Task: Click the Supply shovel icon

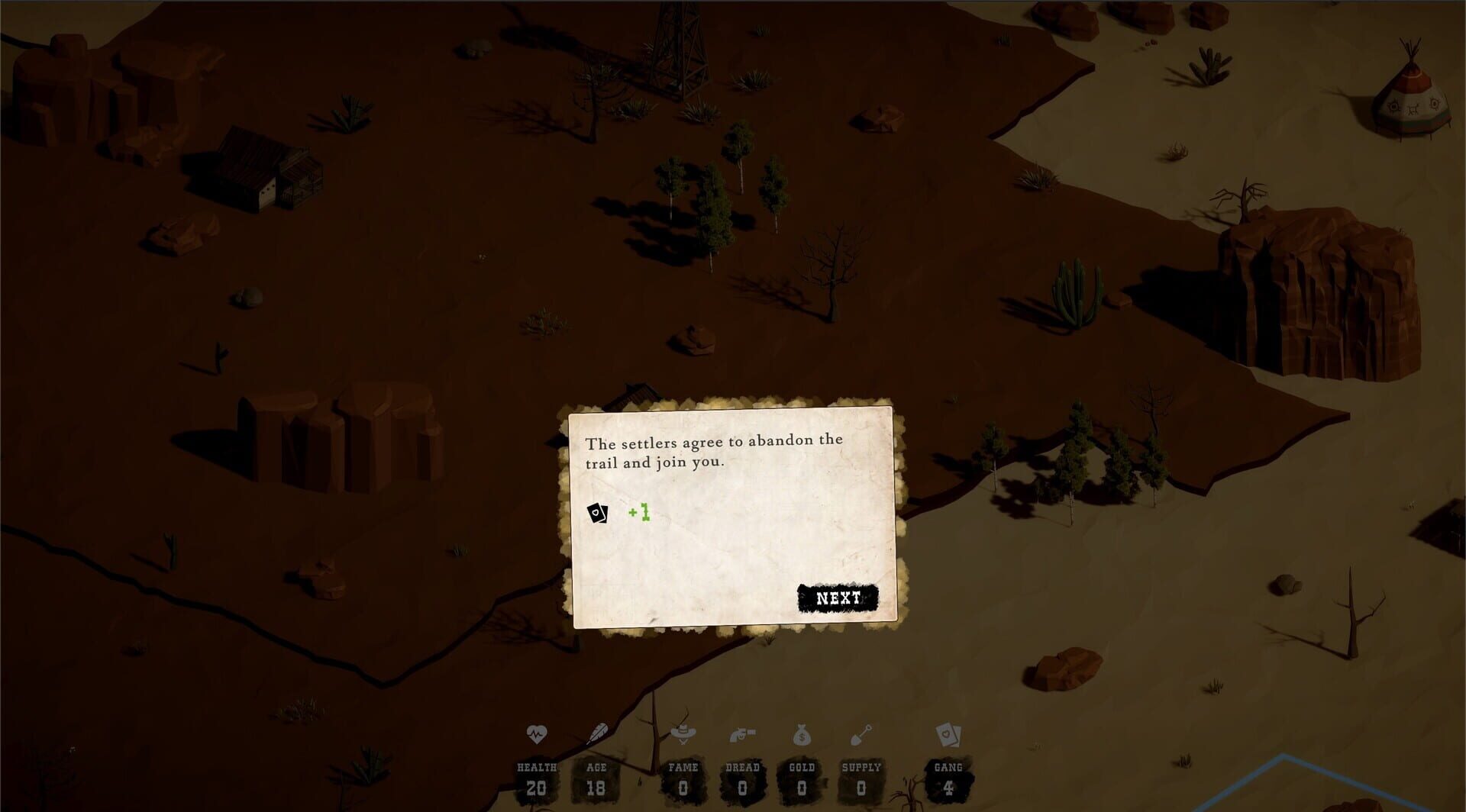Action: pos(861,733)
